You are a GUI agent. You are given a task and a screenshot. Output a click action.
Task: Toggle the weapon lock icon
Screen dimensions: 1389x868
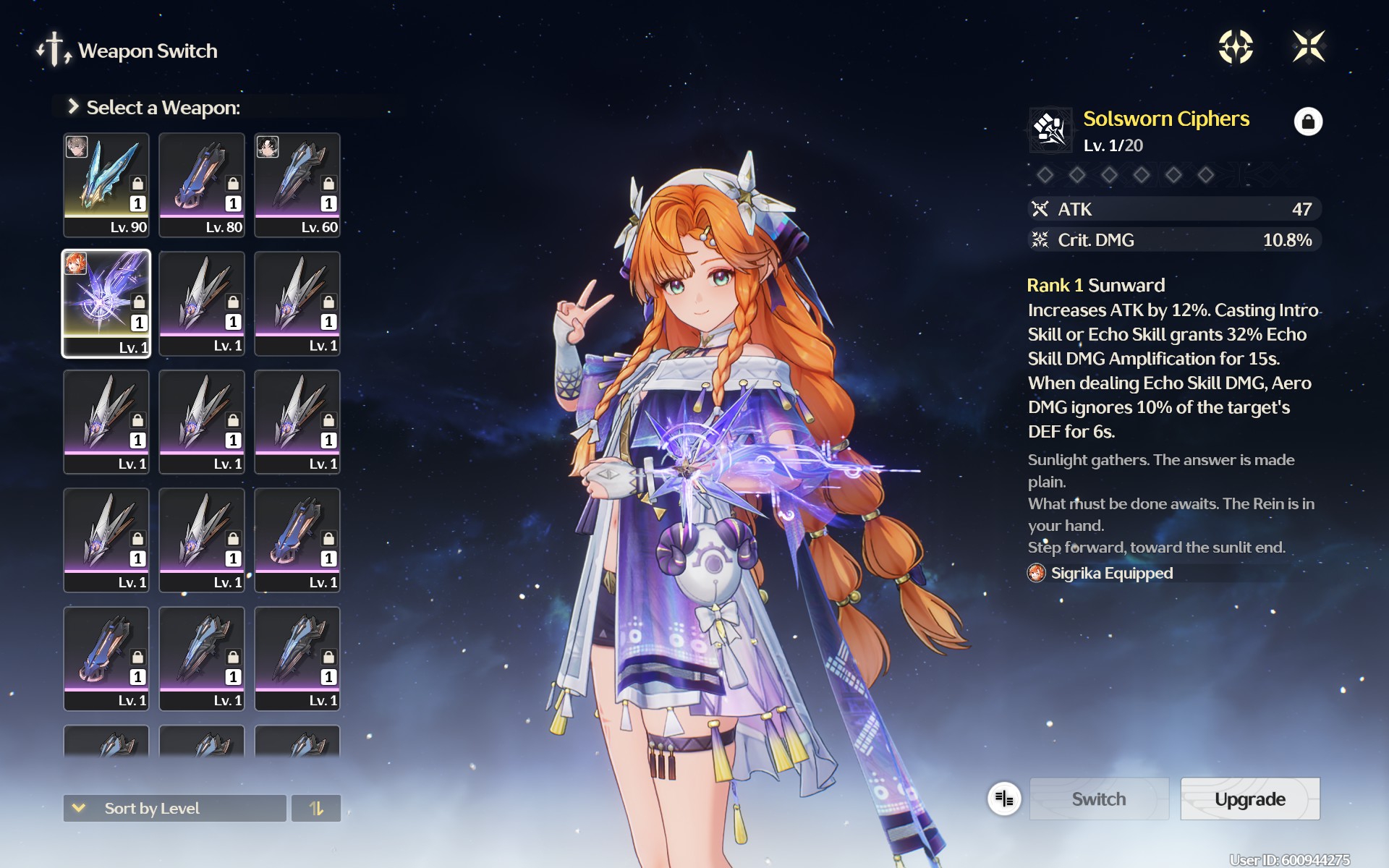tap(1307, 122)
